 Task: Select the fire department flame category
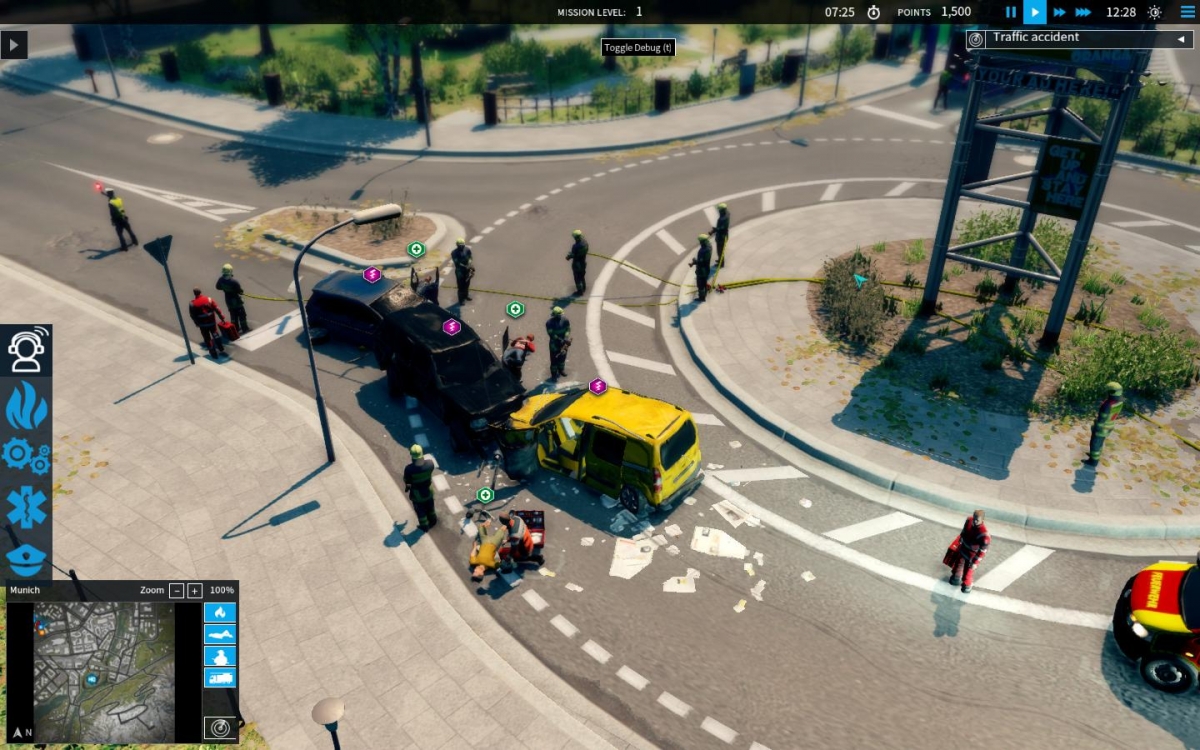click(26, 404)
